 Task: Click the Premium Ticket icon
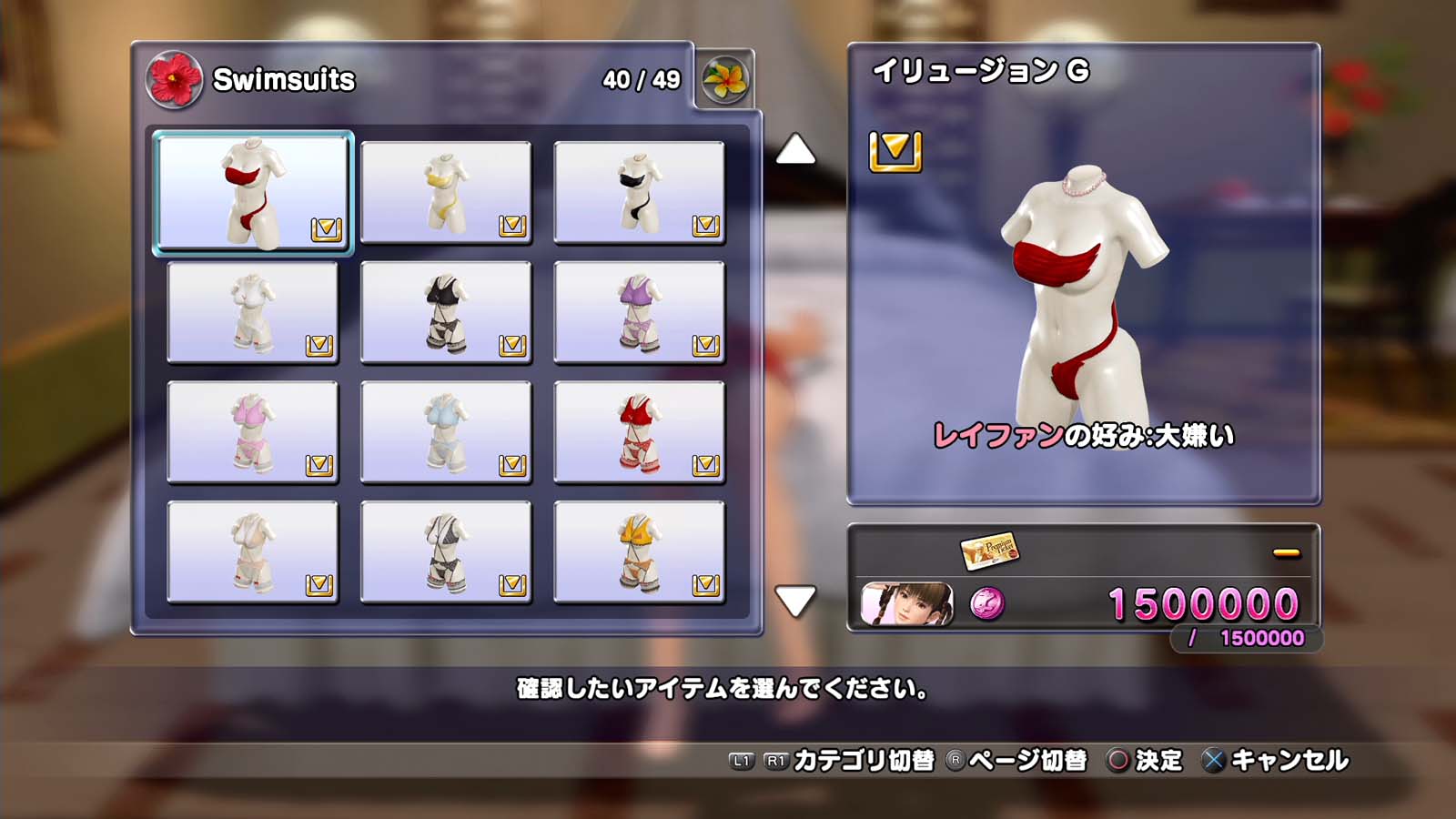point(989,550)
